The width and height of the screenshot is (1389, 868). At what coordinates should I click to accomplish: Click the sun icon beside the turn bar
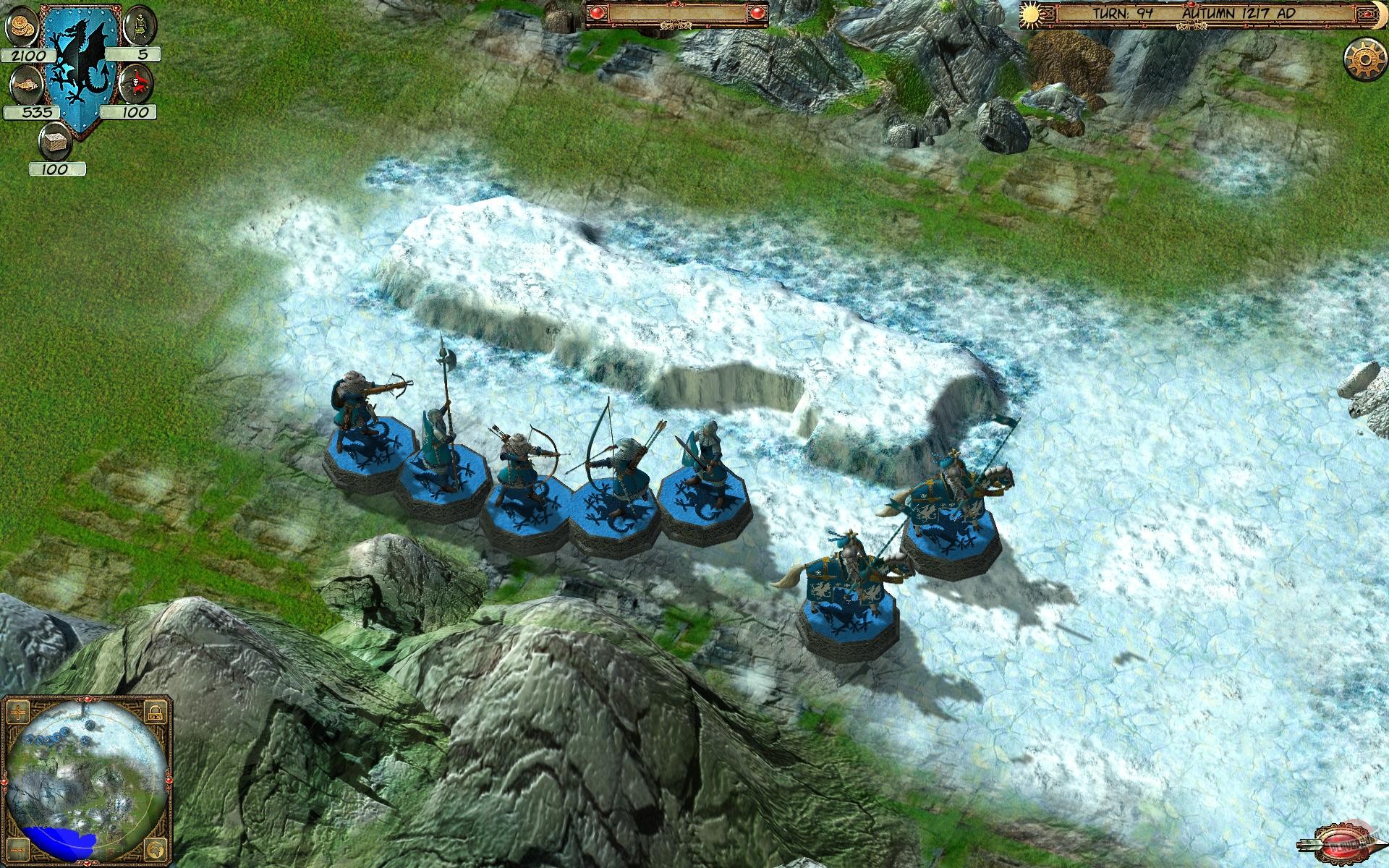1030,16
